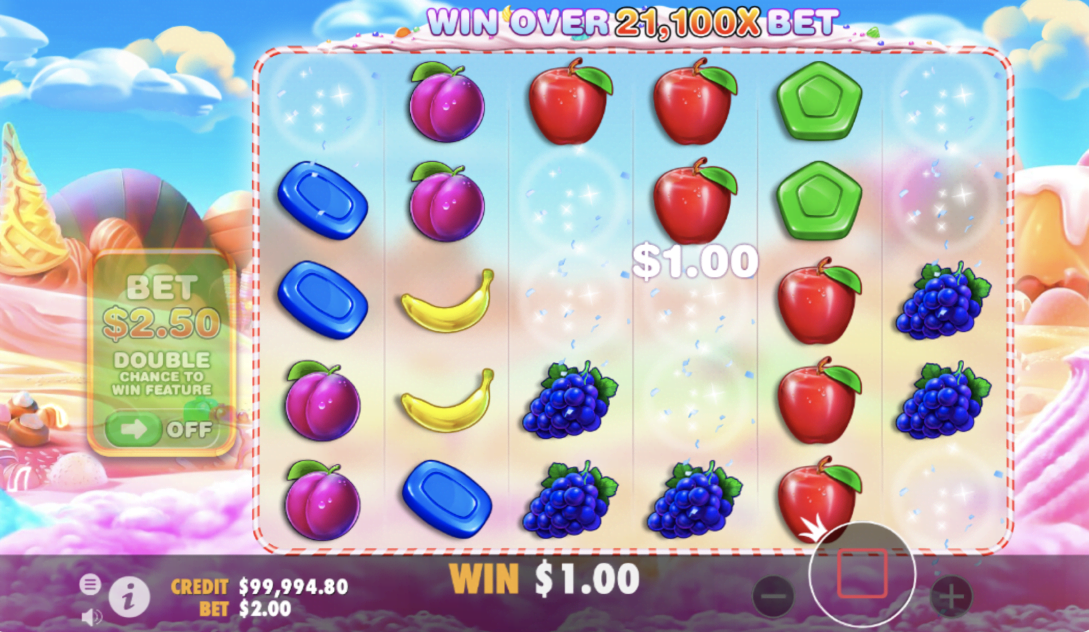This screenshot has width=1089, height=632.
Task: Toggle the sound speaker icon
Action: coord(91,616)
